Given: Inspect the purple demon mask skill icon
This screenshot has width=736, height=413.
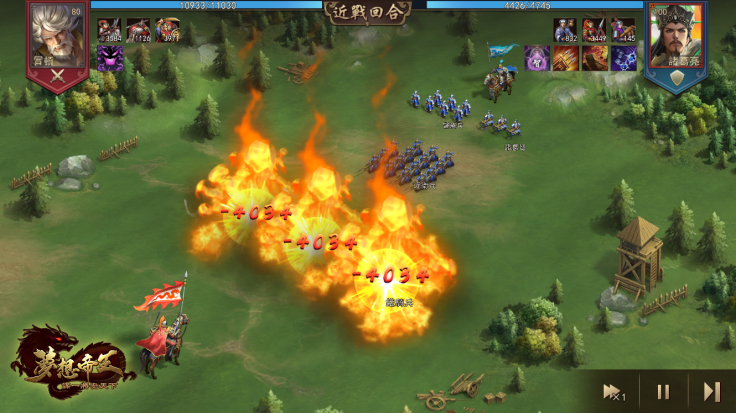Looking at the screenshot, I should (110, 58).
